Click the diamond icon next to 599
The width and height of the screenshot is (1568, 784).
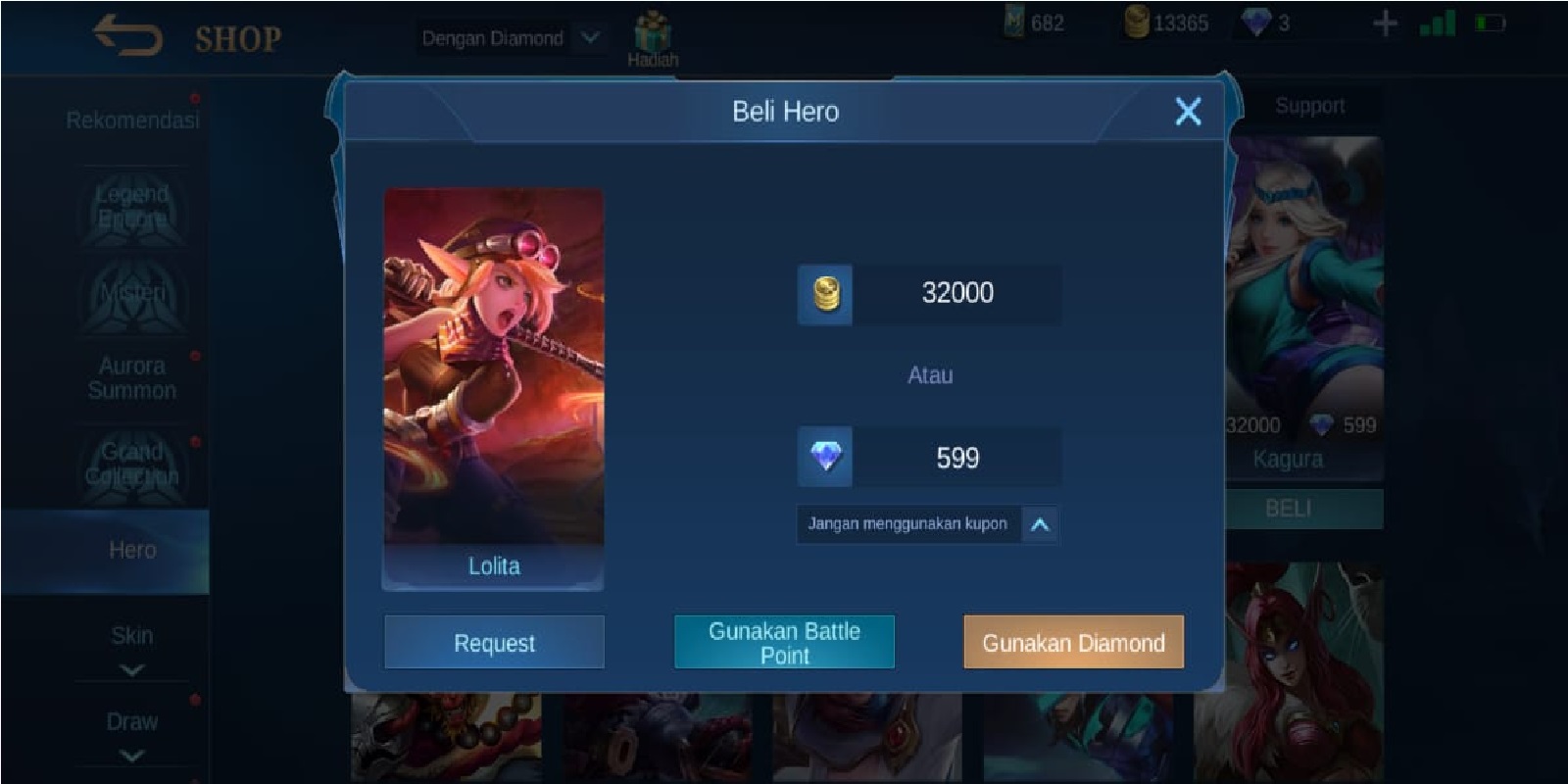825,456
